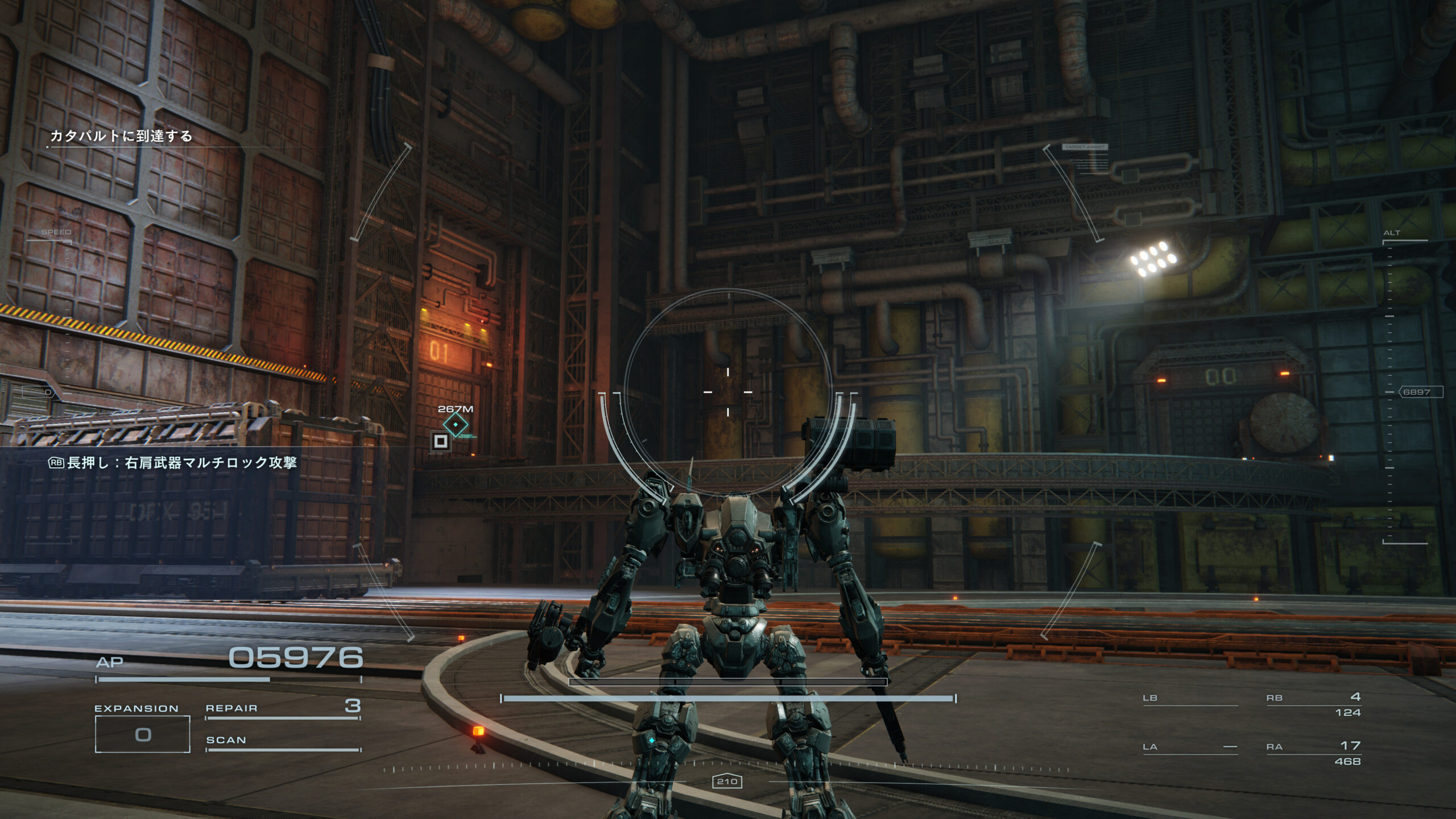Select the EXPANSION slot box

pyautogui.click(x=142, y=734)
